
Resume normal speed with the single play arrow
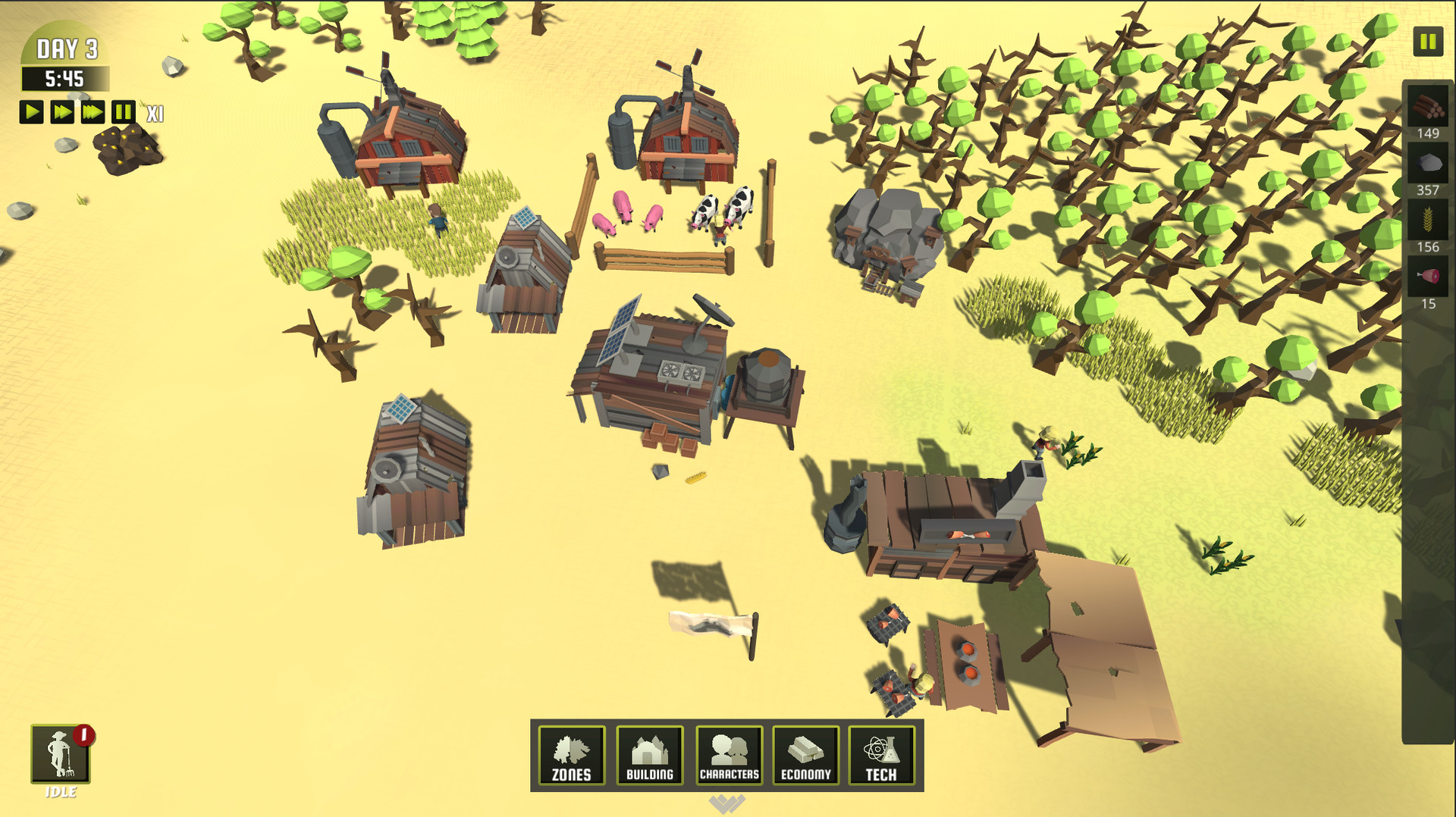point(32,112)
